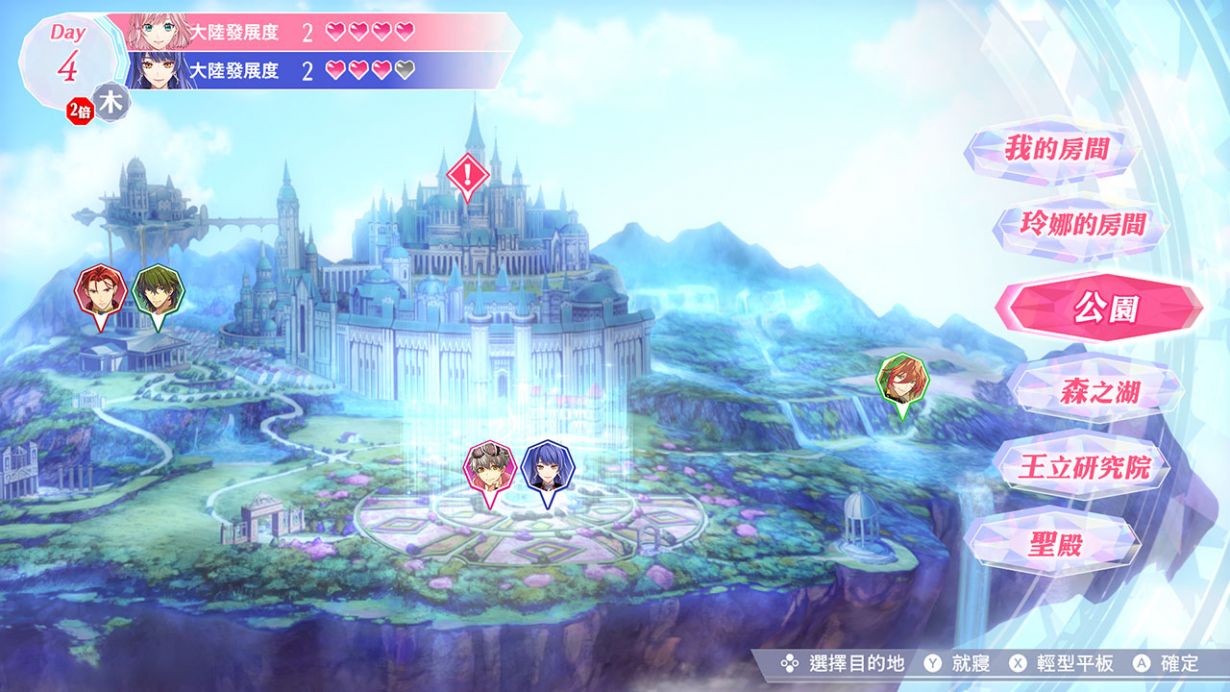Select 我的房間 destination

[1057, 151]
